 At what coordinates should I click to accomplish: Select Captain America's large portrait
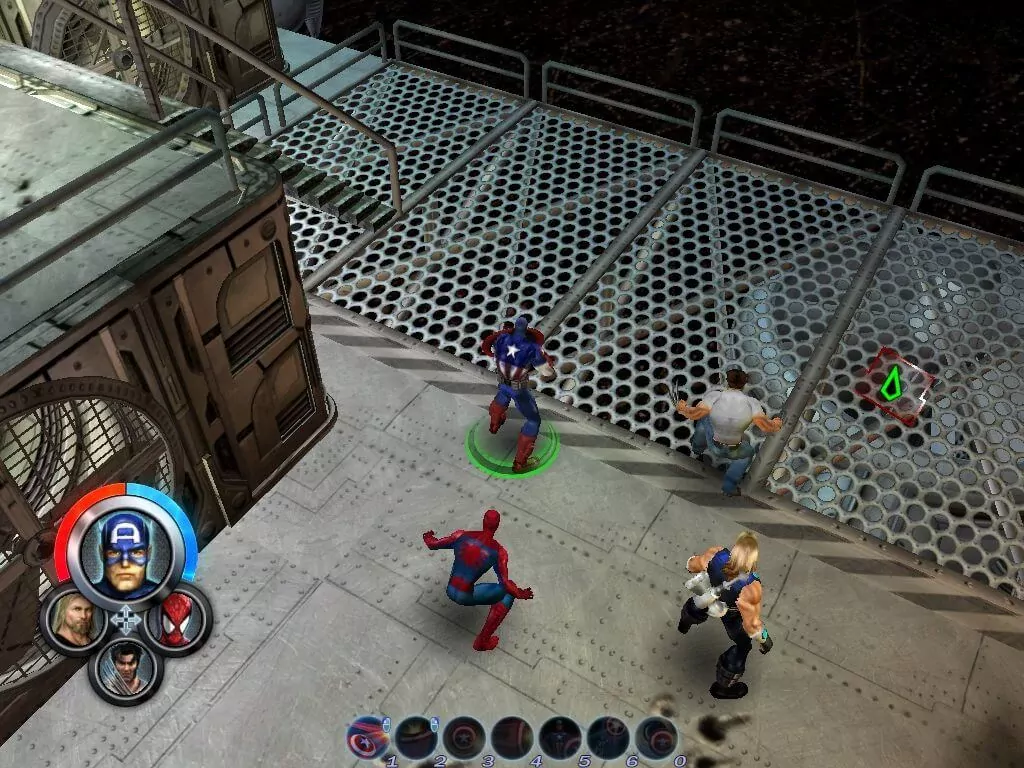coord(126,552)
